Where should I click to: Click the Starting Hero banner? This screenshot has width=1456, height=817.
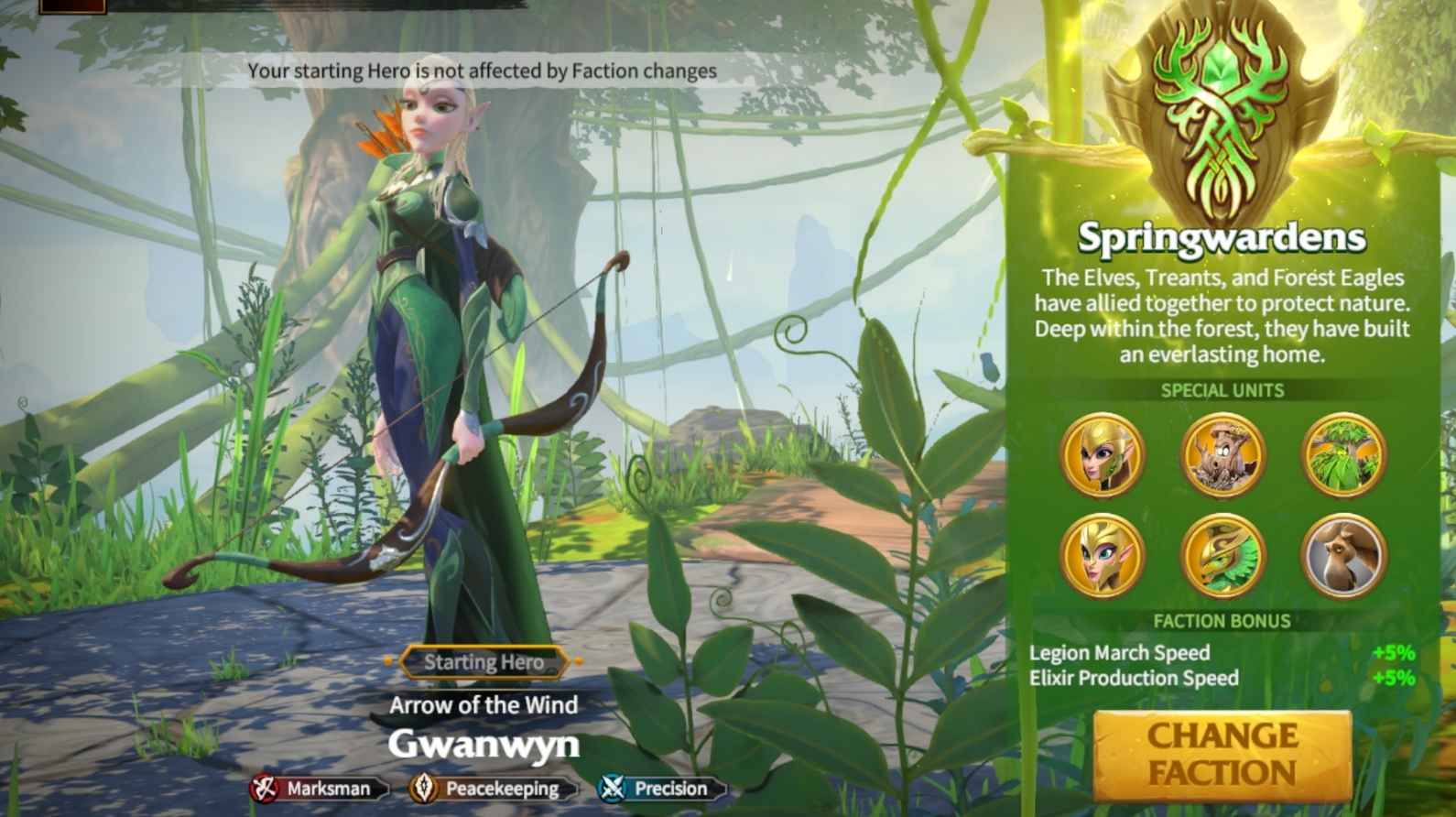tap(484, 662)
